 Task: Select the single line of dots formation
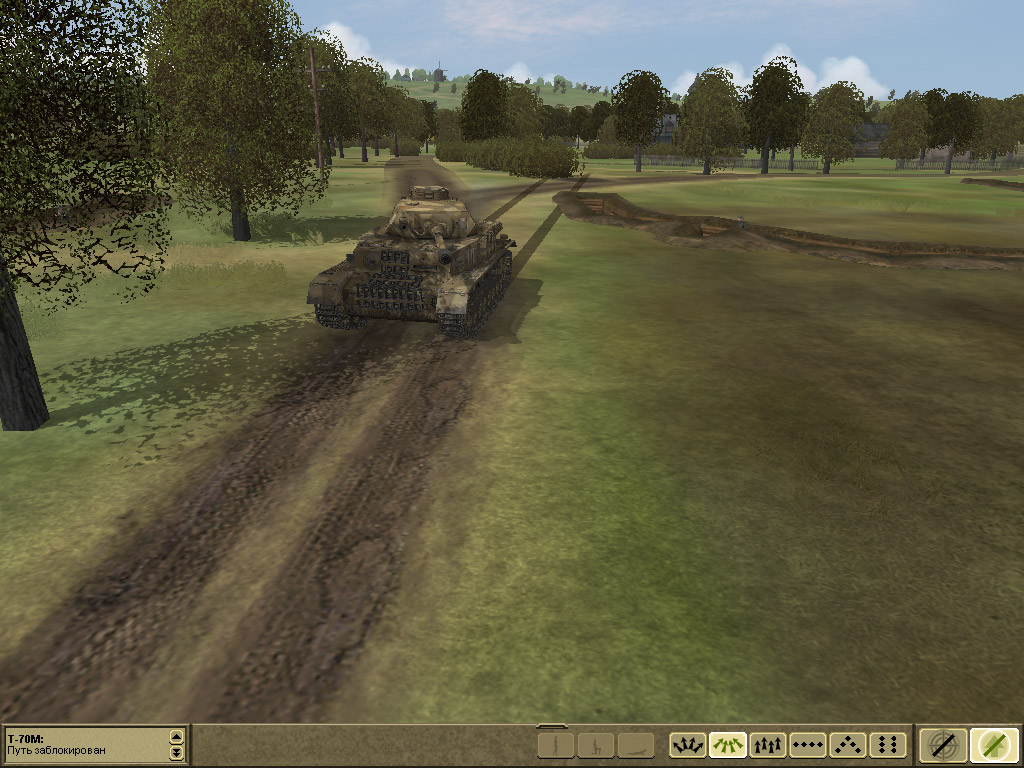tap(808, 745)
